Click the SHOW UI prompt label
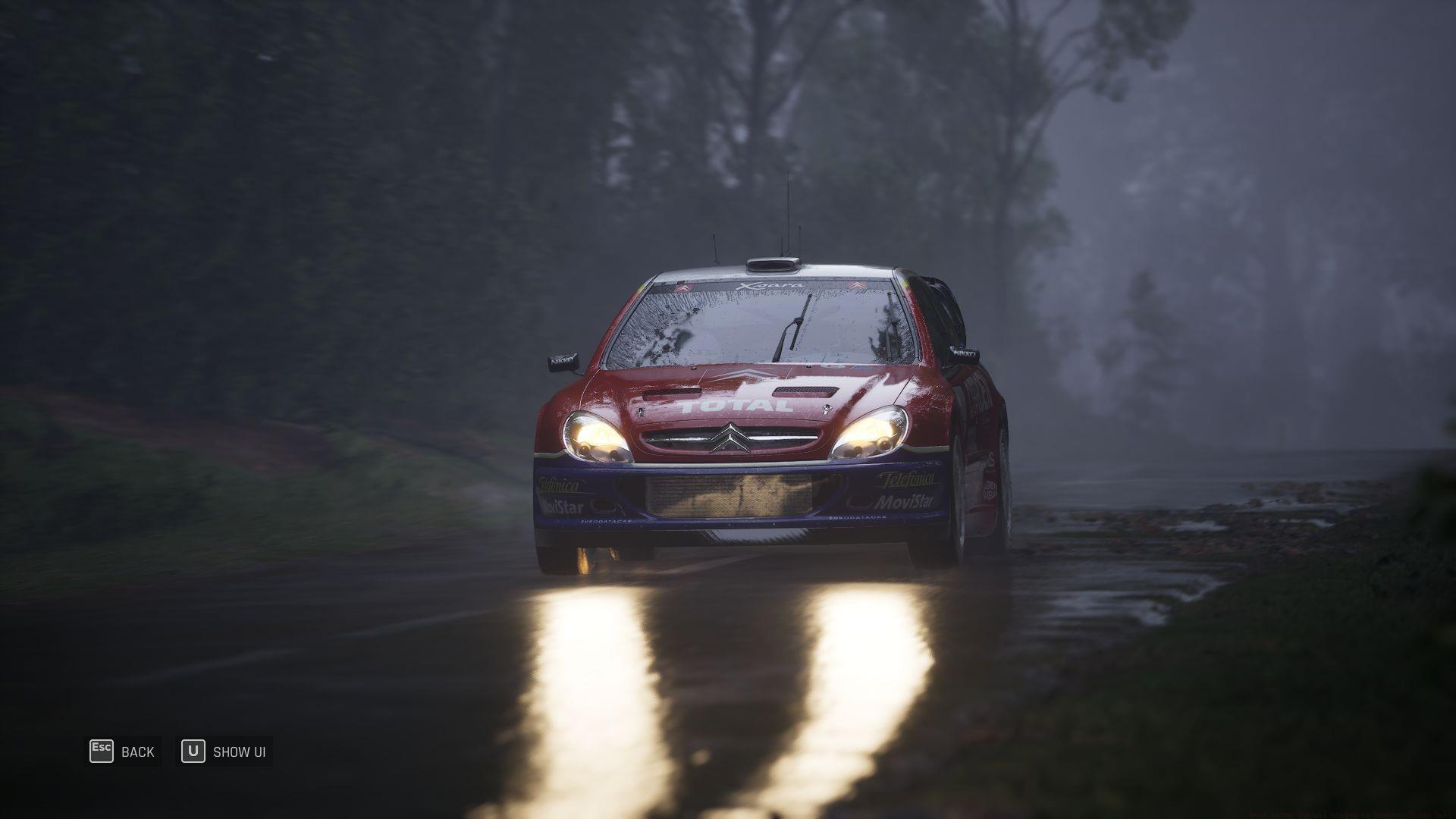 [239, 752]
